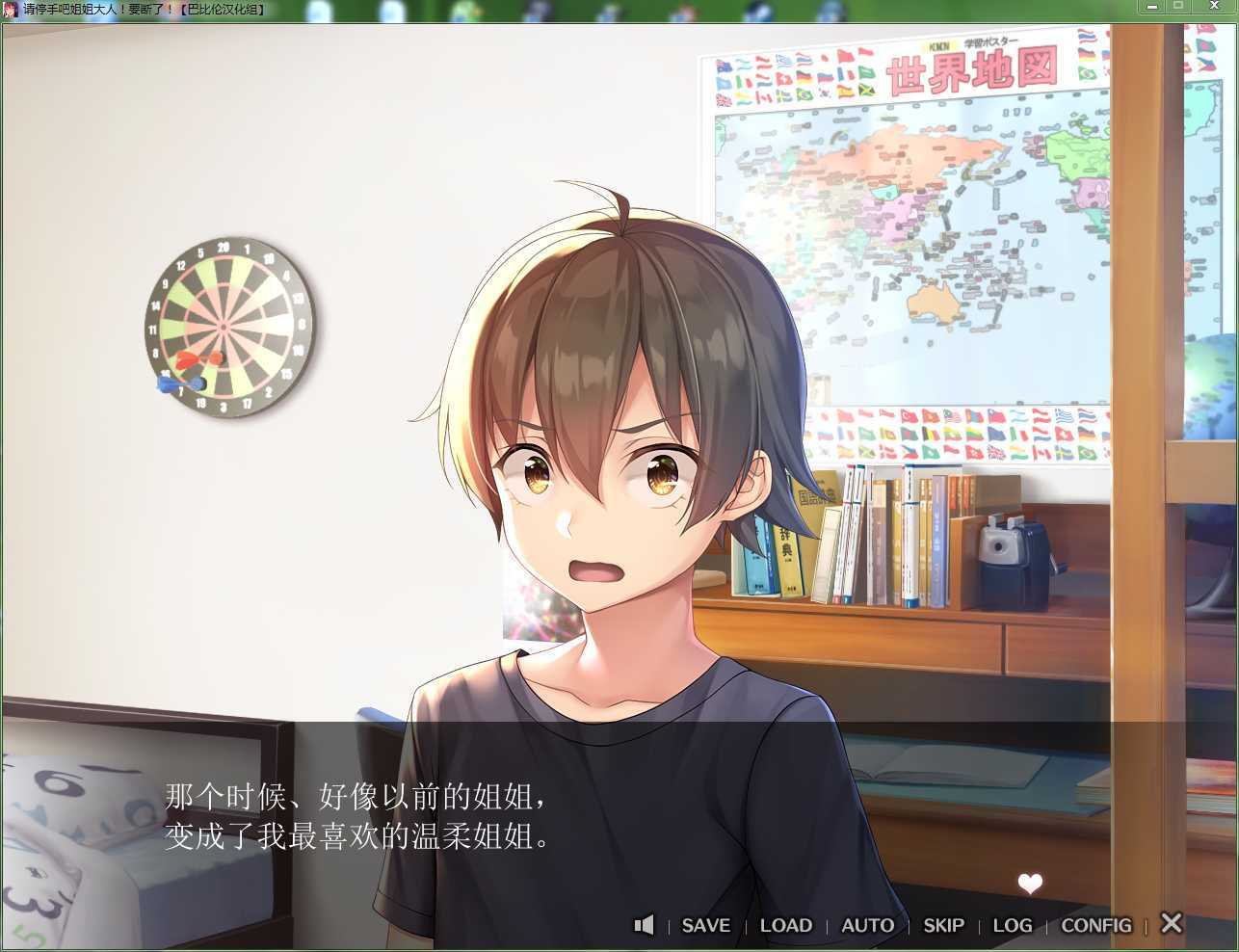Click the glowing heart icon above the menu bar
The width and height of the screenshot is (1239, 952).
click(x=1030, y=884)
